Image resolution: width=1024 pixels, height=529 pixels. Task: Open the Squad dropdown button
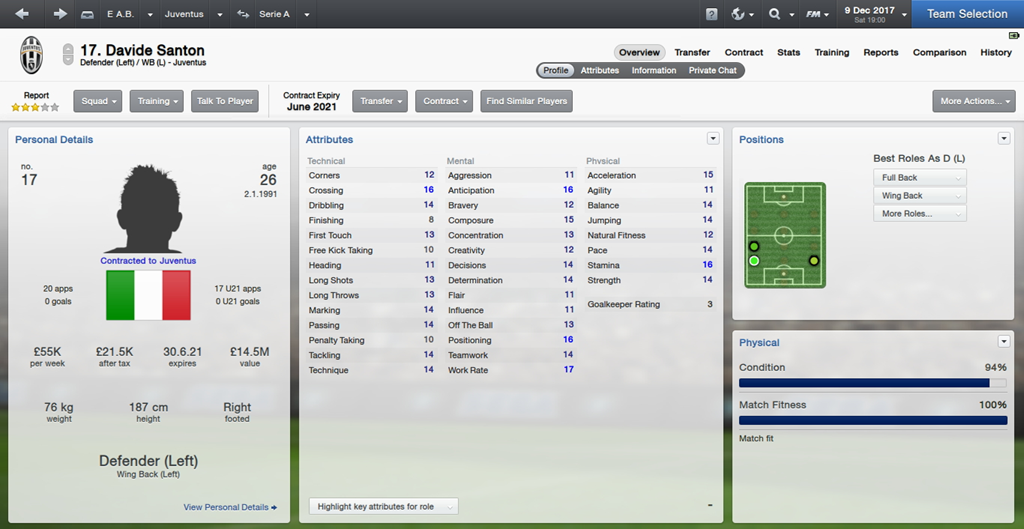[x=99, y=101]
